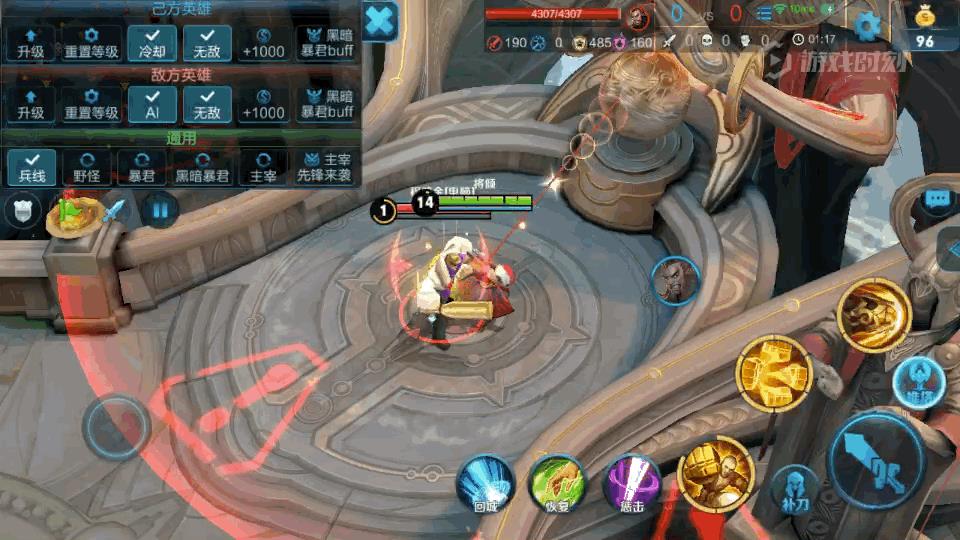Open the shop via the gold coin icon
The image size is (960, 540).
pos(925,25)
